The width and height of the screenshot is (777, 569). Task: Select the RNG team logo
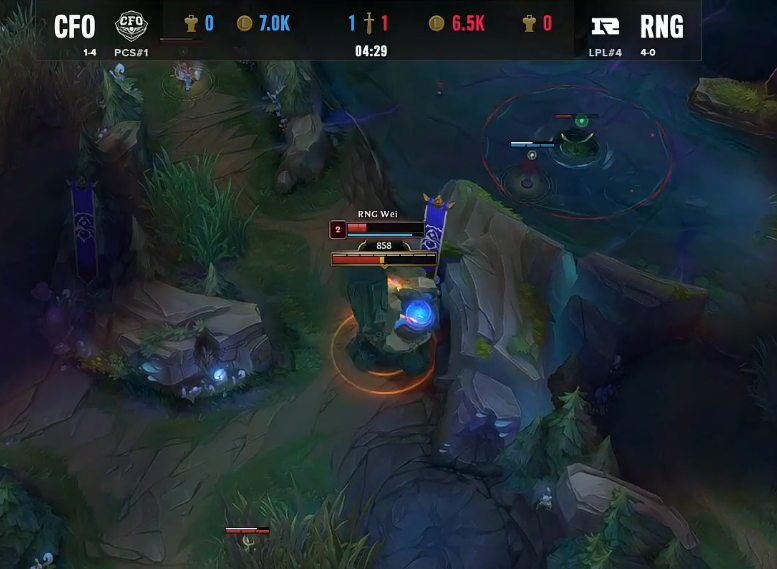[x=605, y=26]
